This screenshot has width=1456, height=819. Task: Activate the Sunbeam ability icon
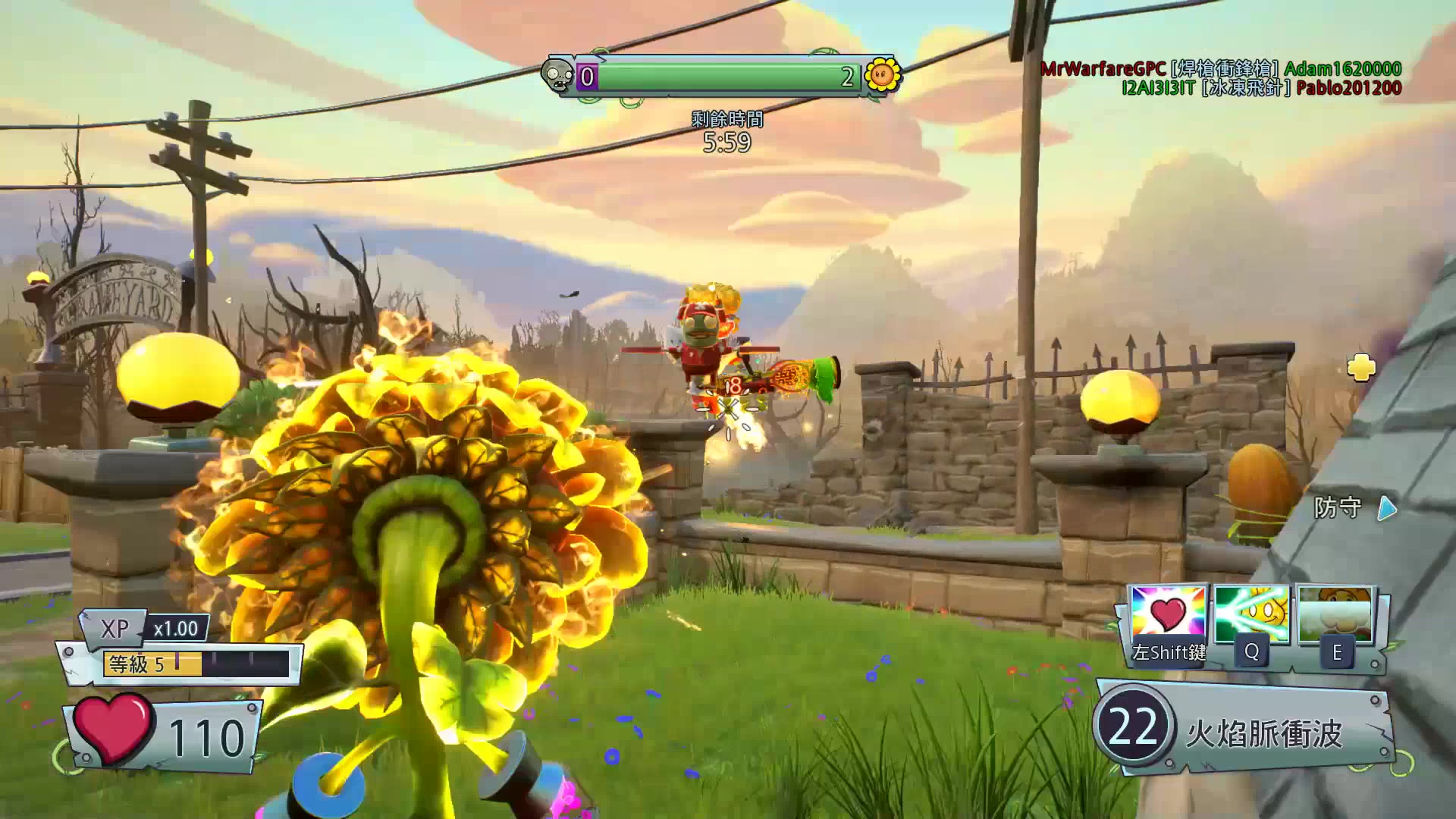pyautogui.click(x=1251, y=616)
